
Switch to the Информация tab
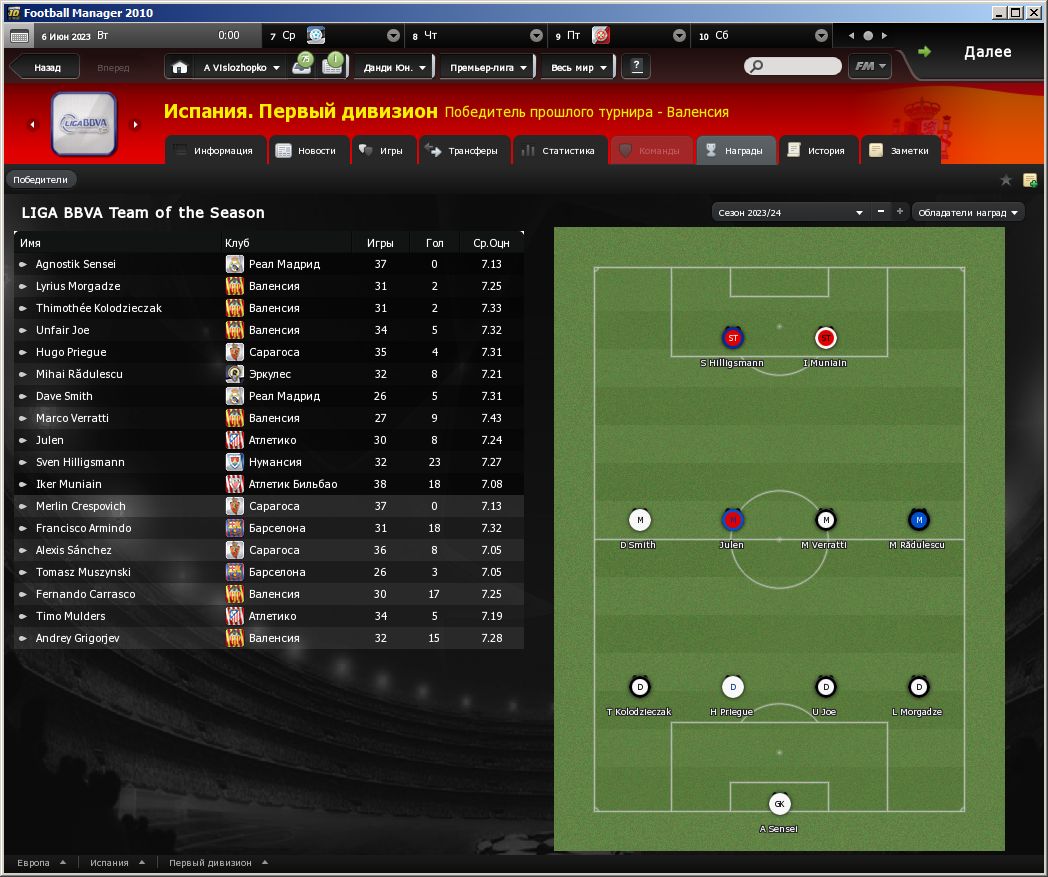click(x=215, y=151)
